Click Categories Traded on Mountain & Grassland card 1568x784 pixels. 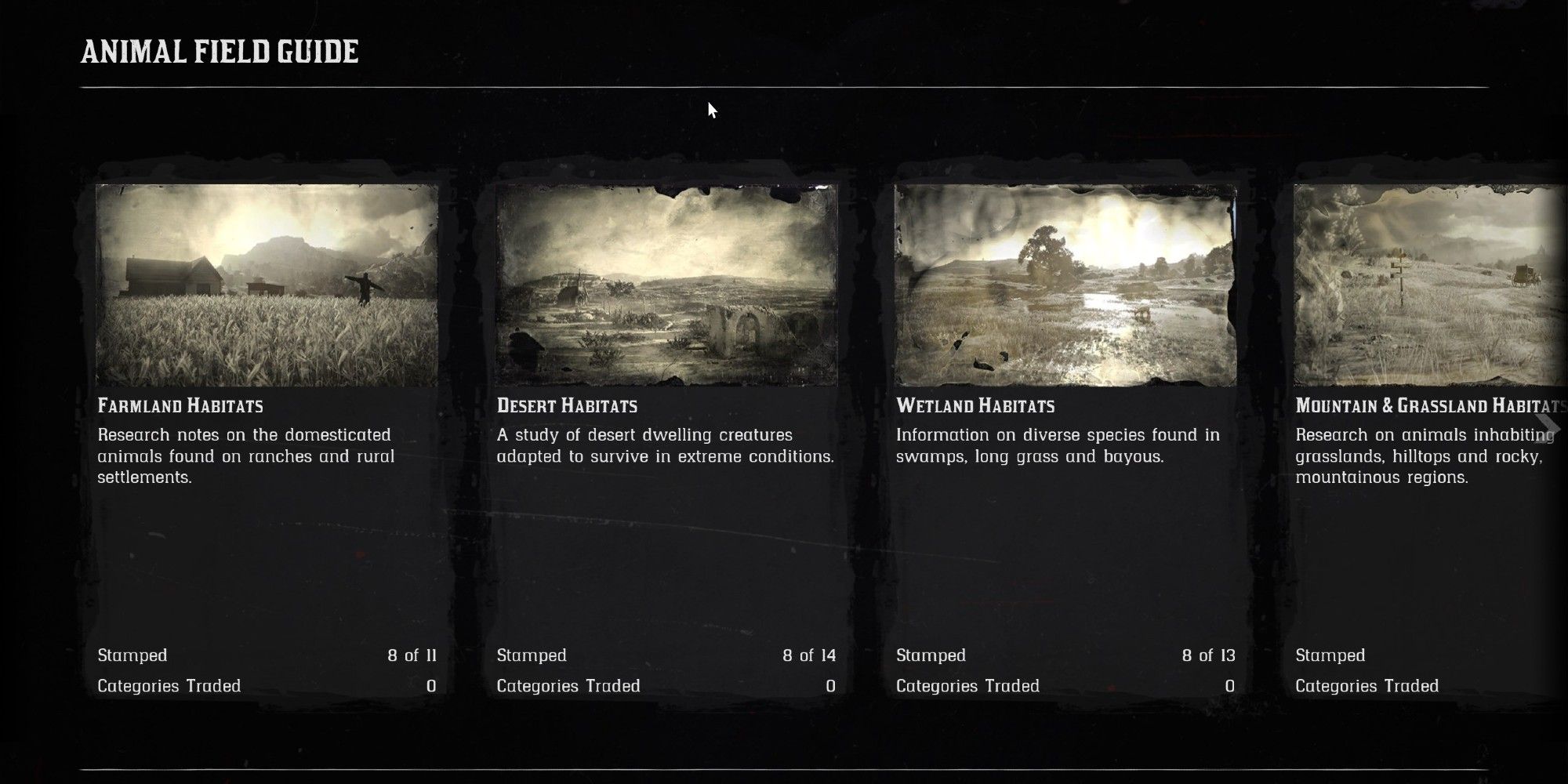pos(1369,685)
